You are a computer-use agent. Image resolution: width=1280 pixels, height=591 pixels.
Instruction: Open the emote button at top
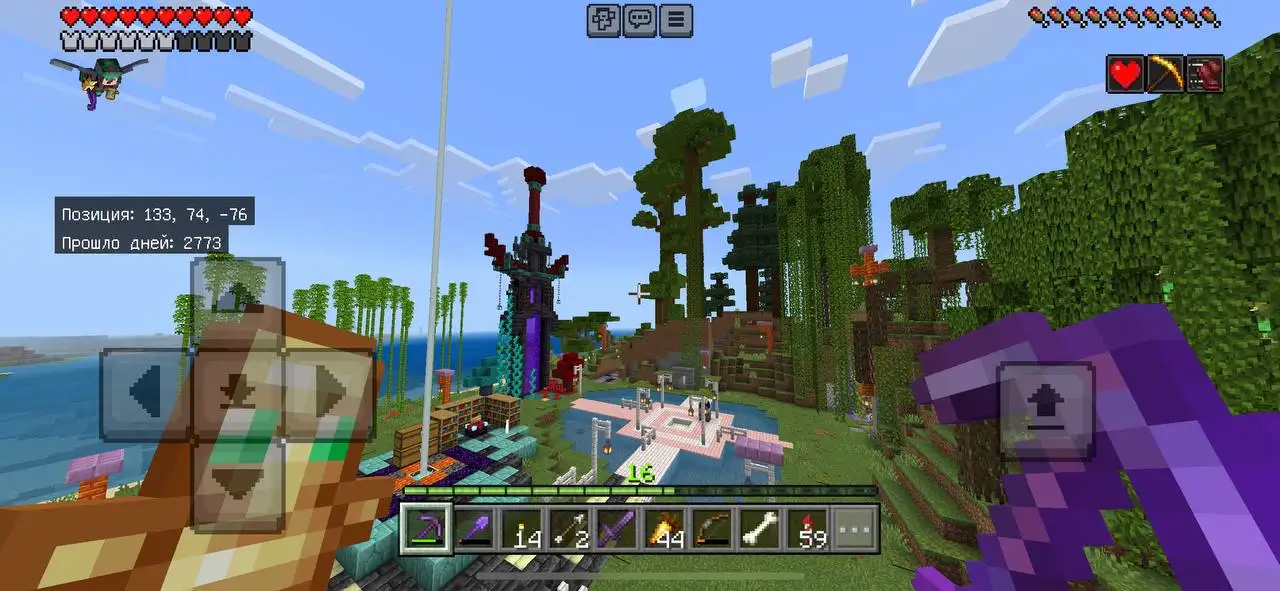[603, 20]
